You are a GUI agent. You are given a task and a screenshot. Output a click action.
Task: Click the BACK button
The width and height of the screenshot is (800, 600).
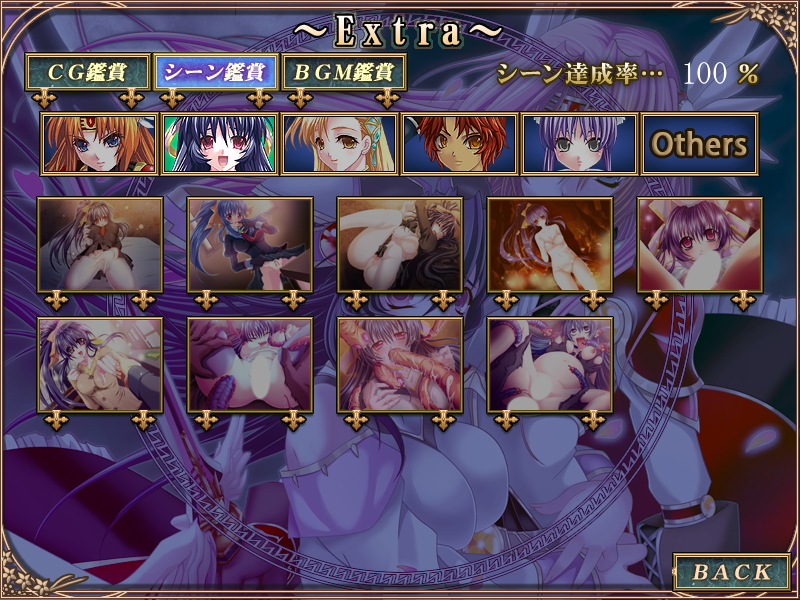732,572
